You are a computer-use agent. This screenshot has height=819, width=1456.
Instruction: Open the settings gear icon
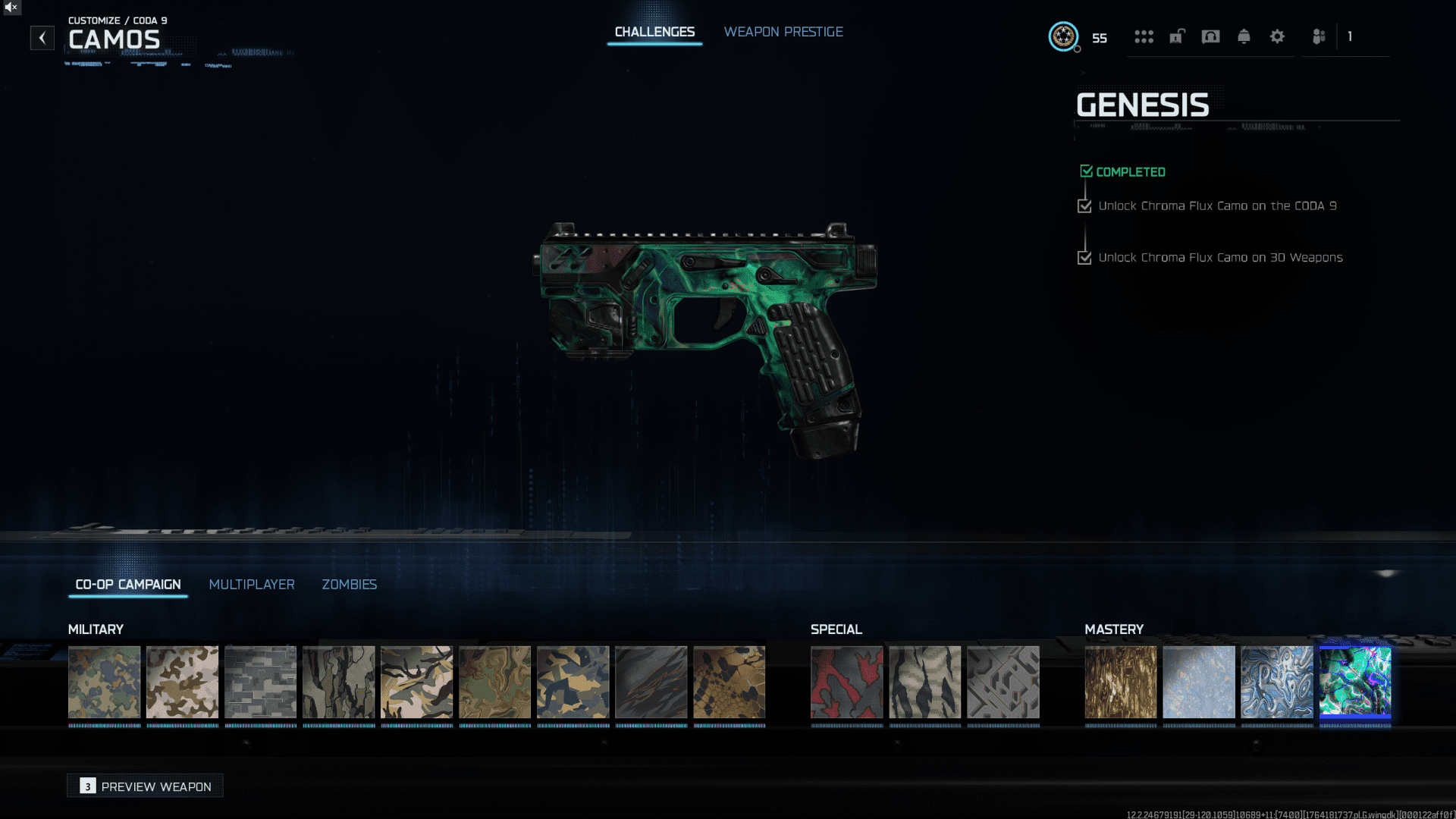[x=1277, y=36]
